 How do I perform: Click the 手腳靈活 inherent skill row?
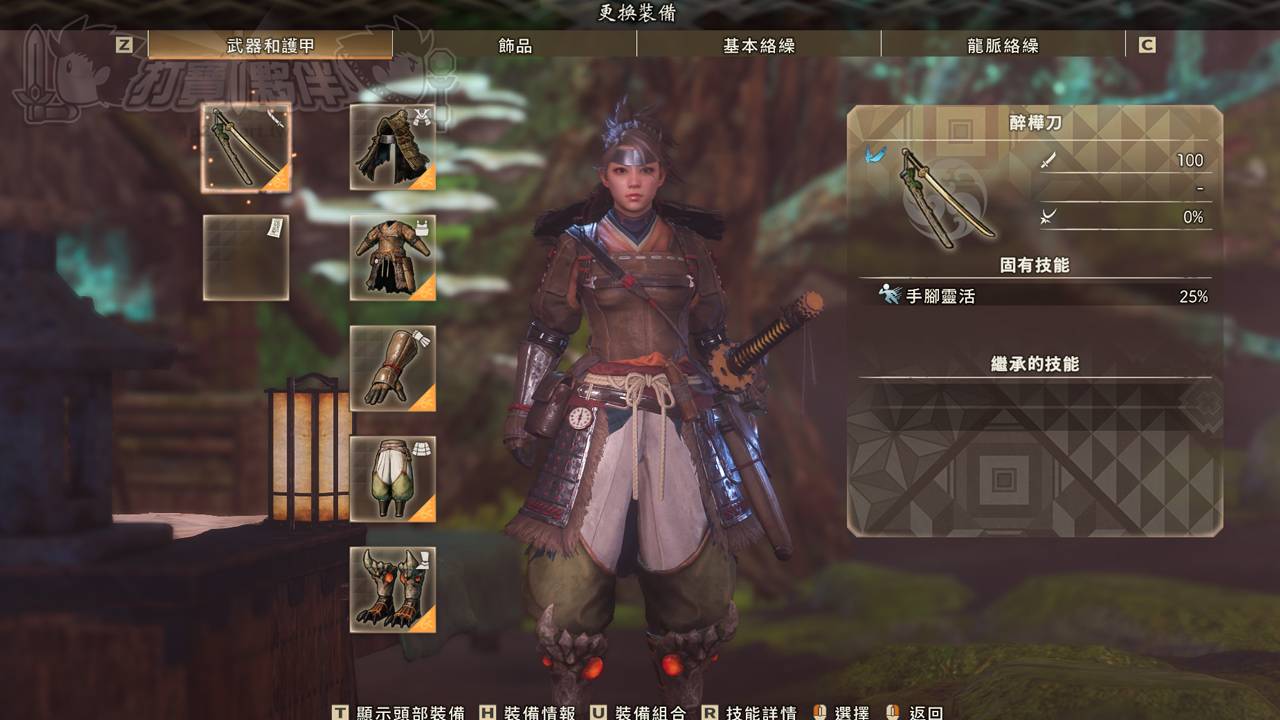tap(1035, 296)
